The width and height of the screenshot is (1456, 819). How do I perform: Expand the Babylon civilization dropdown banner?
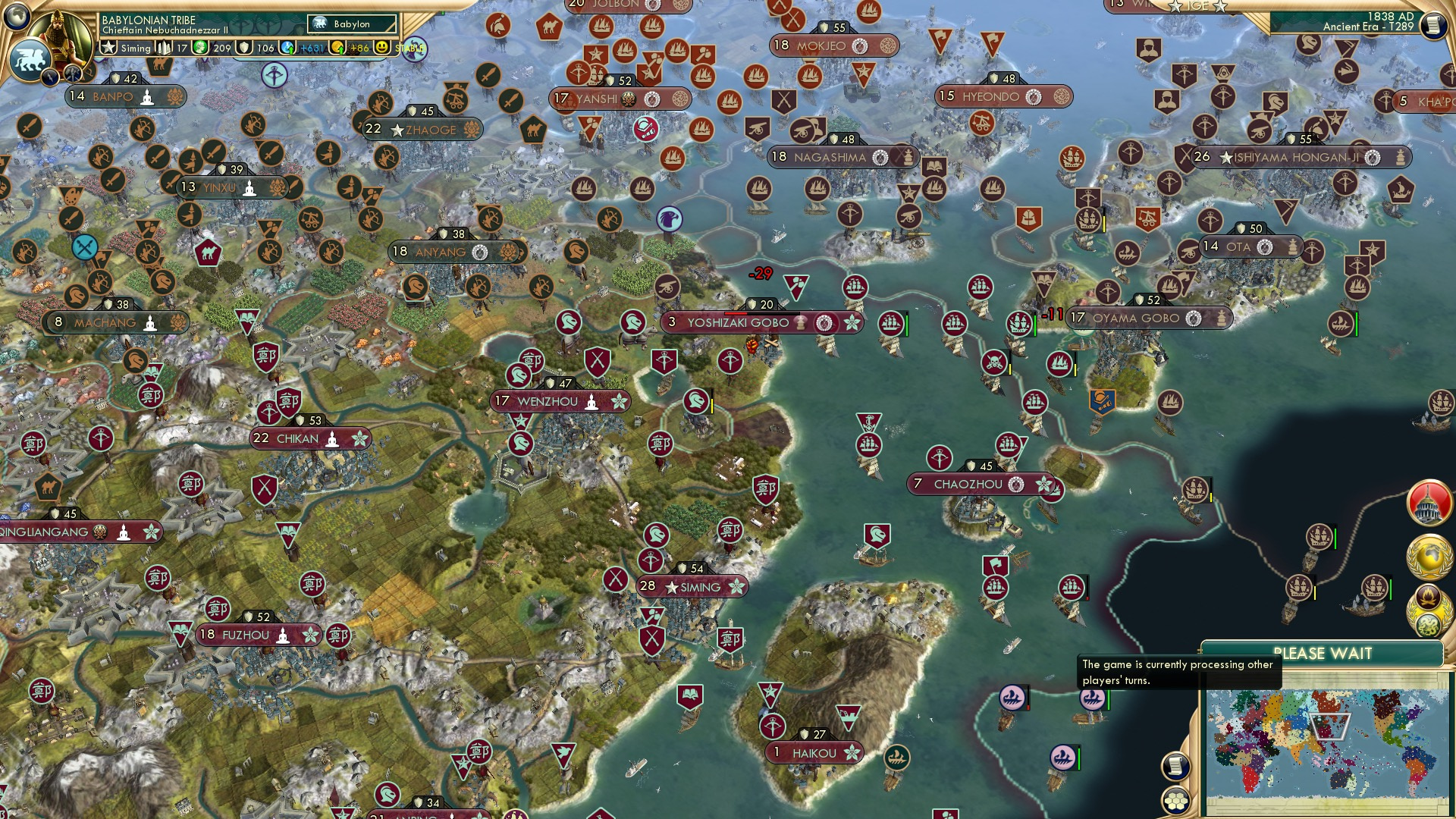point(352,24)
